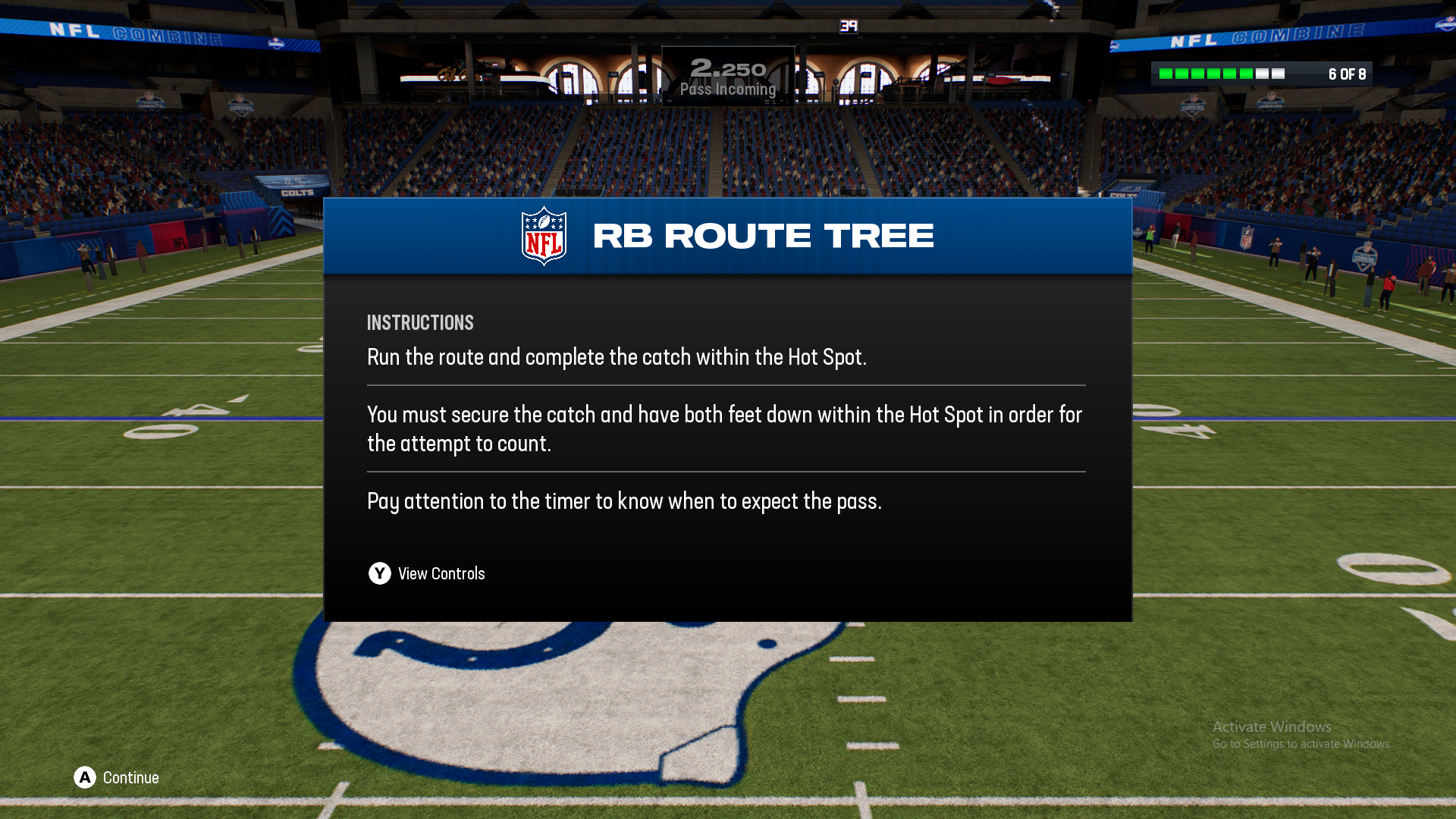
Task: Click the pass expectation instruction sentence
Action: tap(625, 501)
